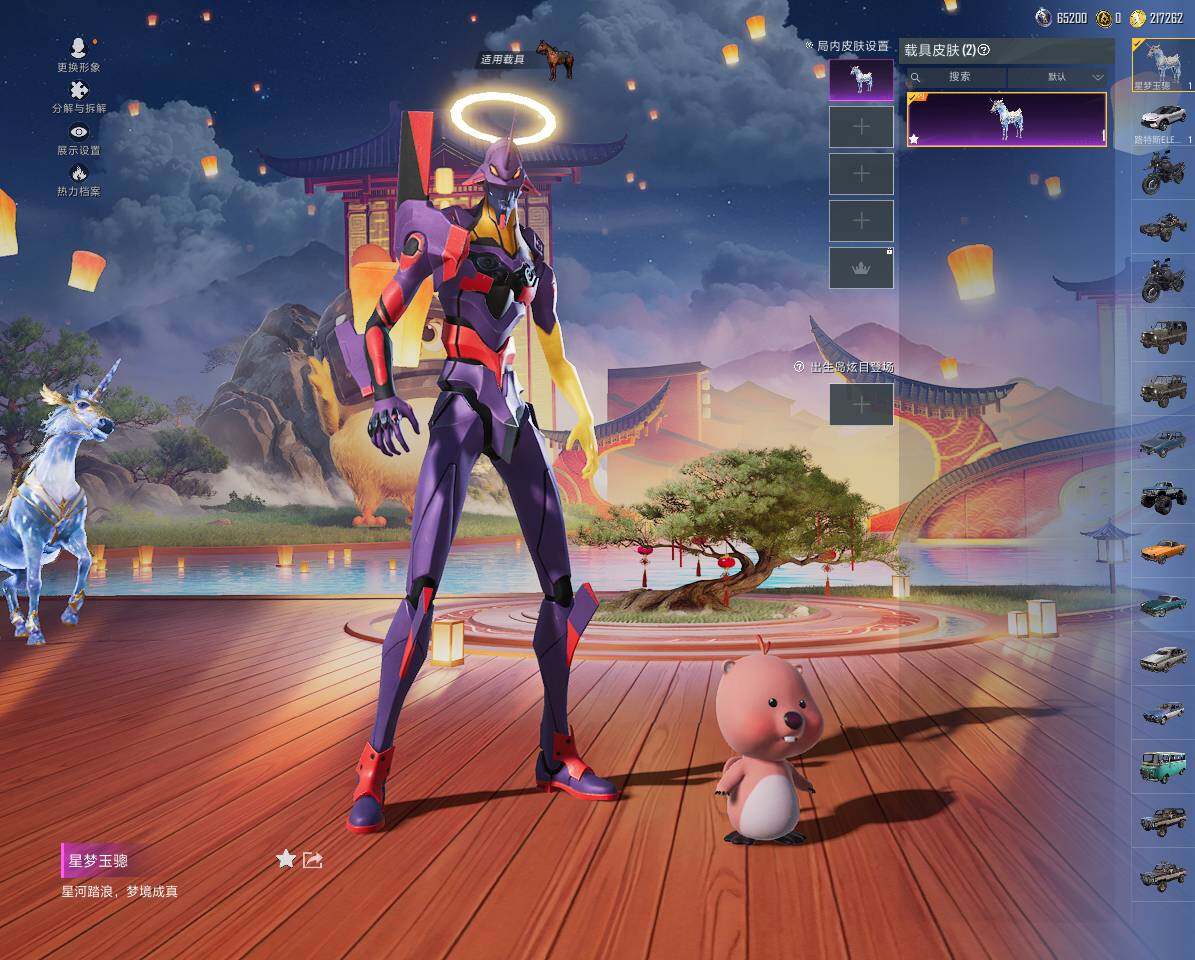Viewport: 1195px width, 960px height.
Task: Open the 热力档案 flame icon
Action: coord(79,174)
